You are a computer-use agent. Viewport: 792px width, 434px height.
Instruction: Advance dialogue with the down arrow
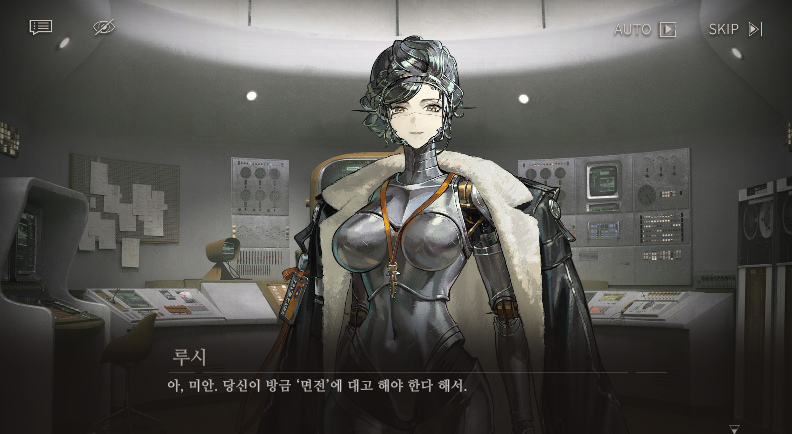tap(735, 429)
